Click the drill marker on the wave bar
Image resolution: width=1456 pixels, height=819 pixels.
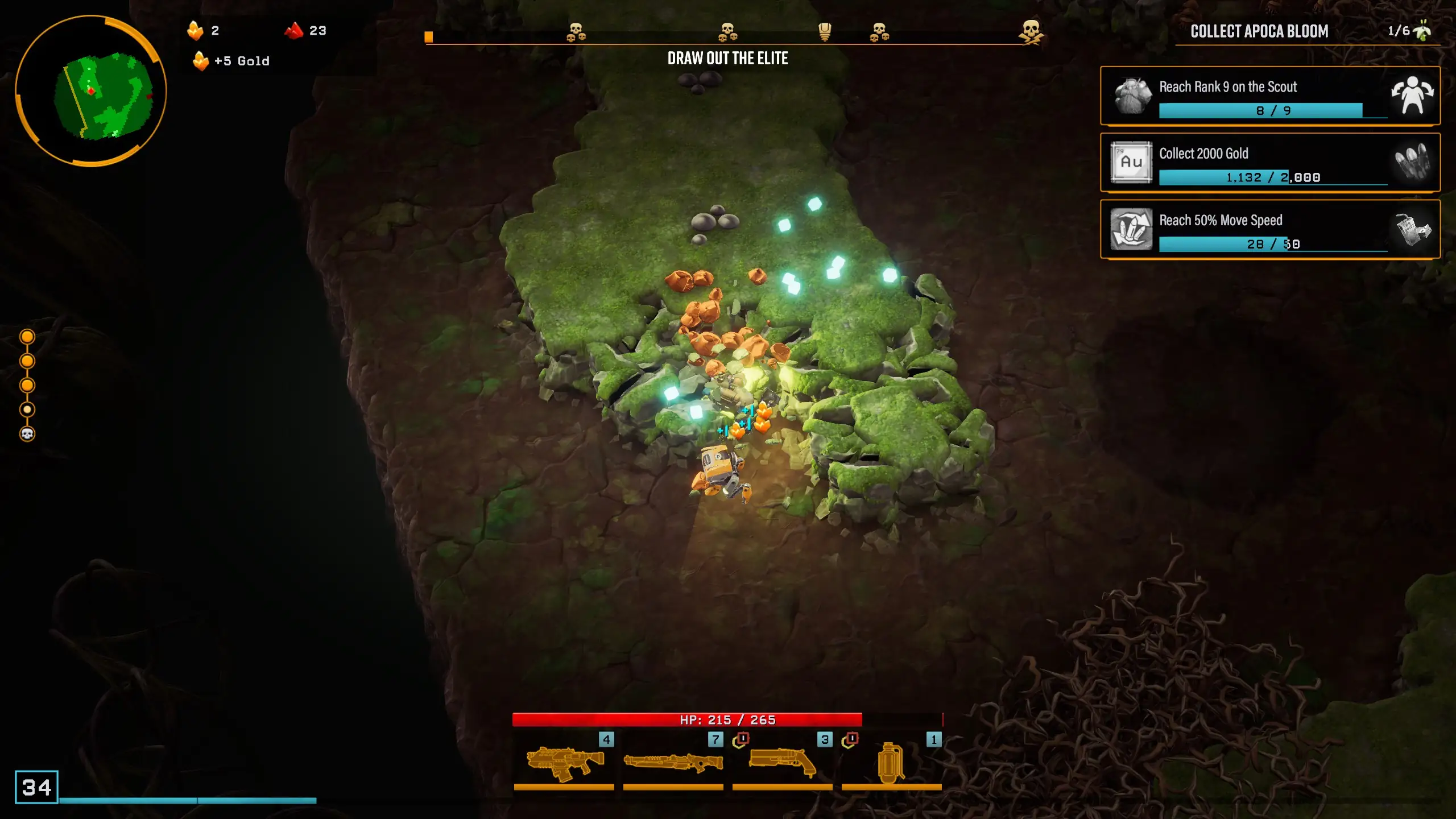(824, 32)
